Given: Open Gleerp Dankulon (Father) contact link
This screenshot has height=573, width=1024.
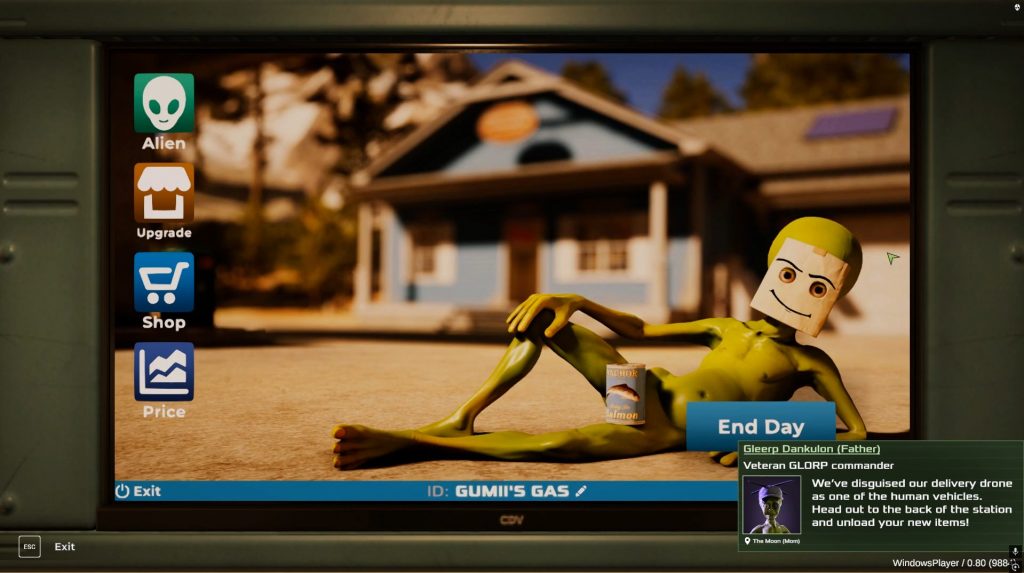Looking at the screenshot, I should pyautogui.click(x=811, y=449).
